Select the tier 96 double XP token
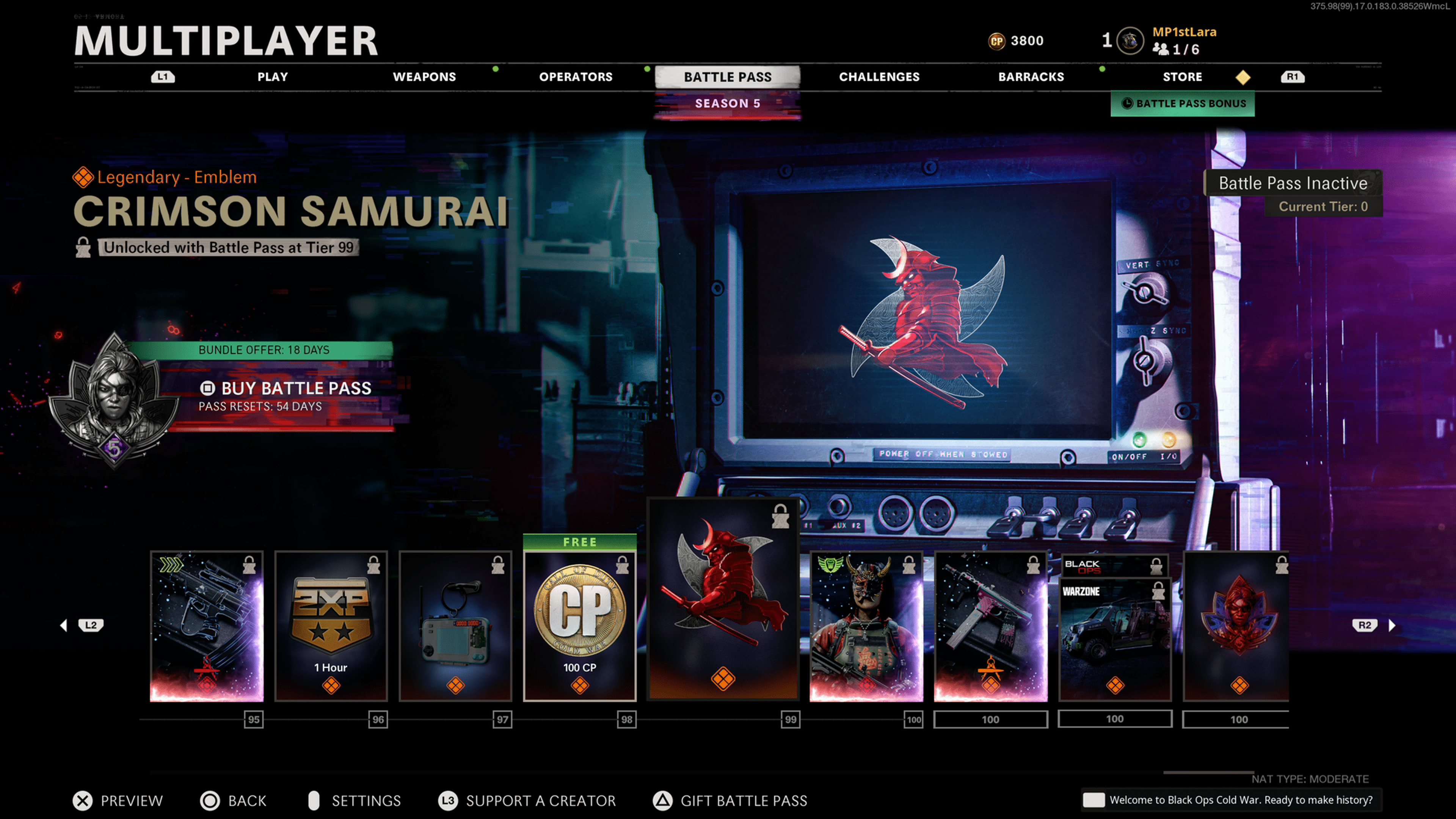Viewport: 1456px width, 819px height. [331, 626]
